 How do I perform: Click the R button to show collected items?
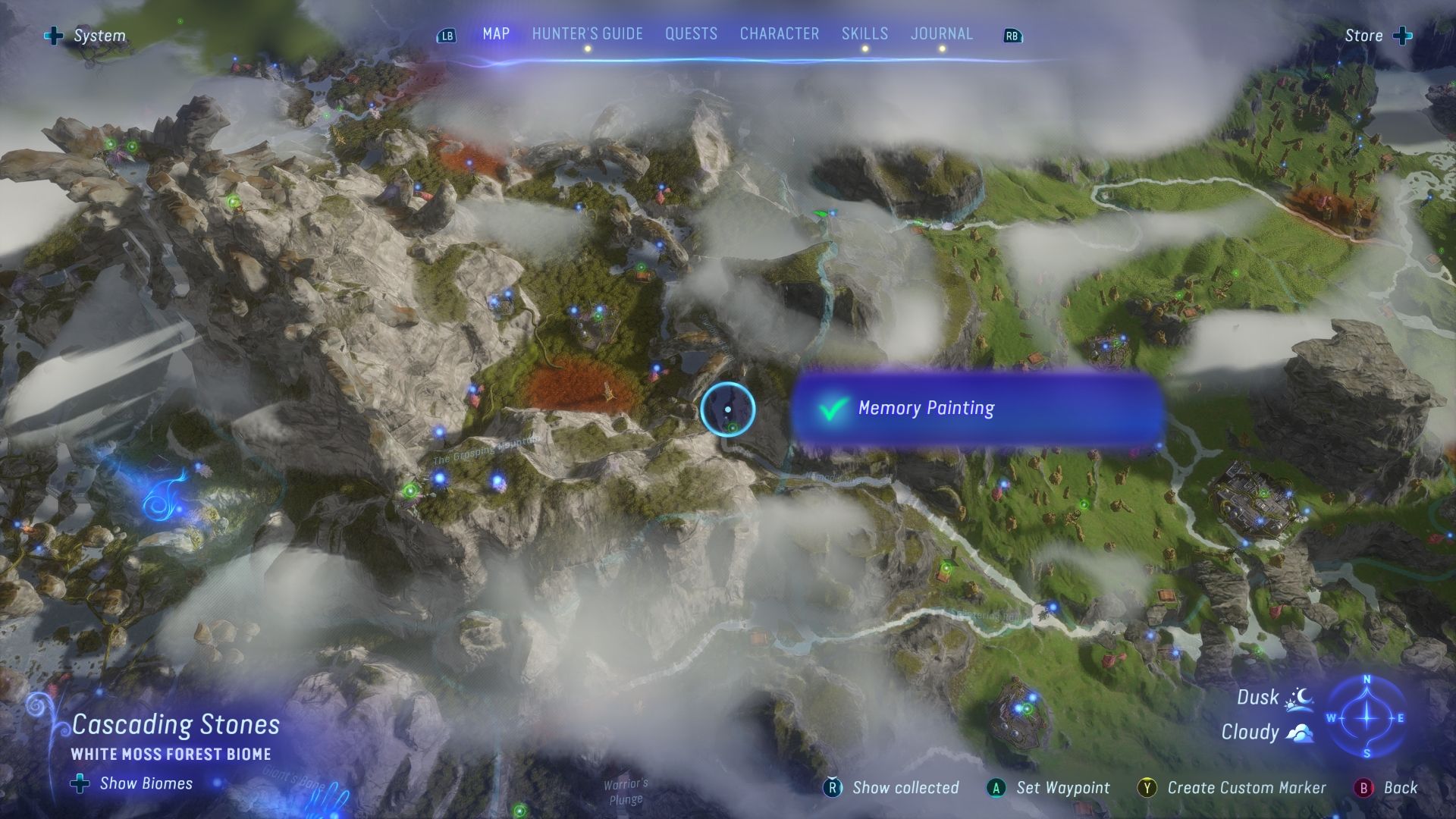click(x=833, y=788)
